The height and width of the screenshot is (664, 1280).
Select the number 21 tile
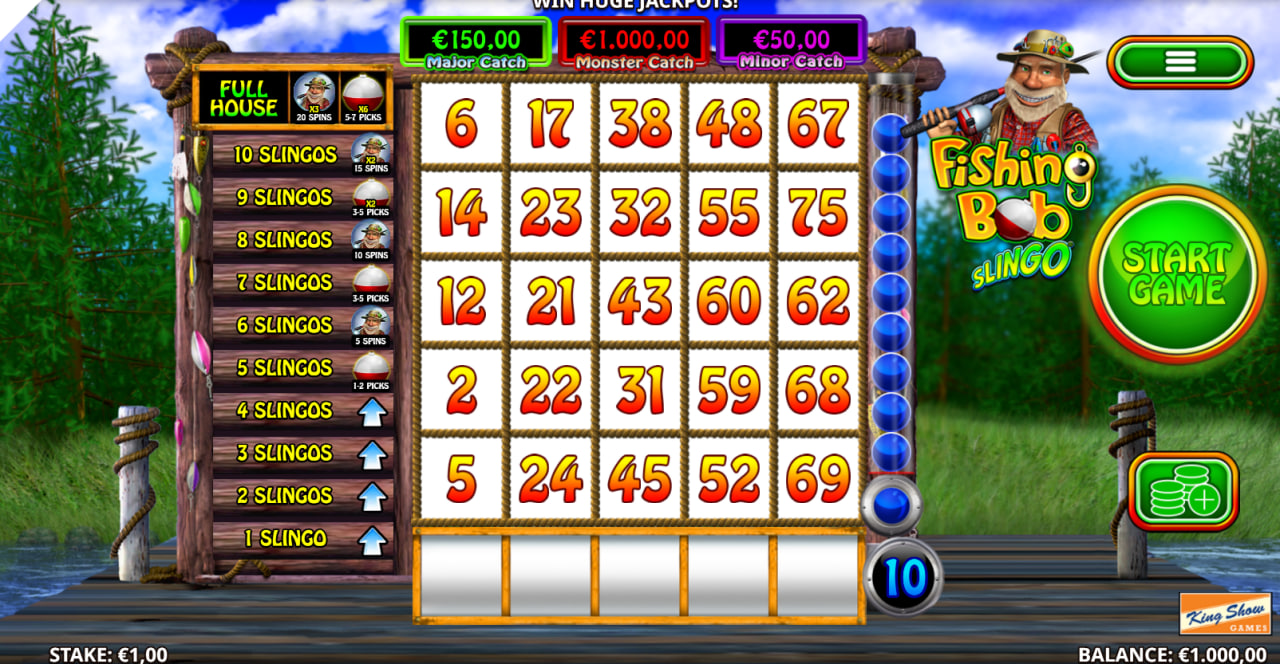click(550, 302)
